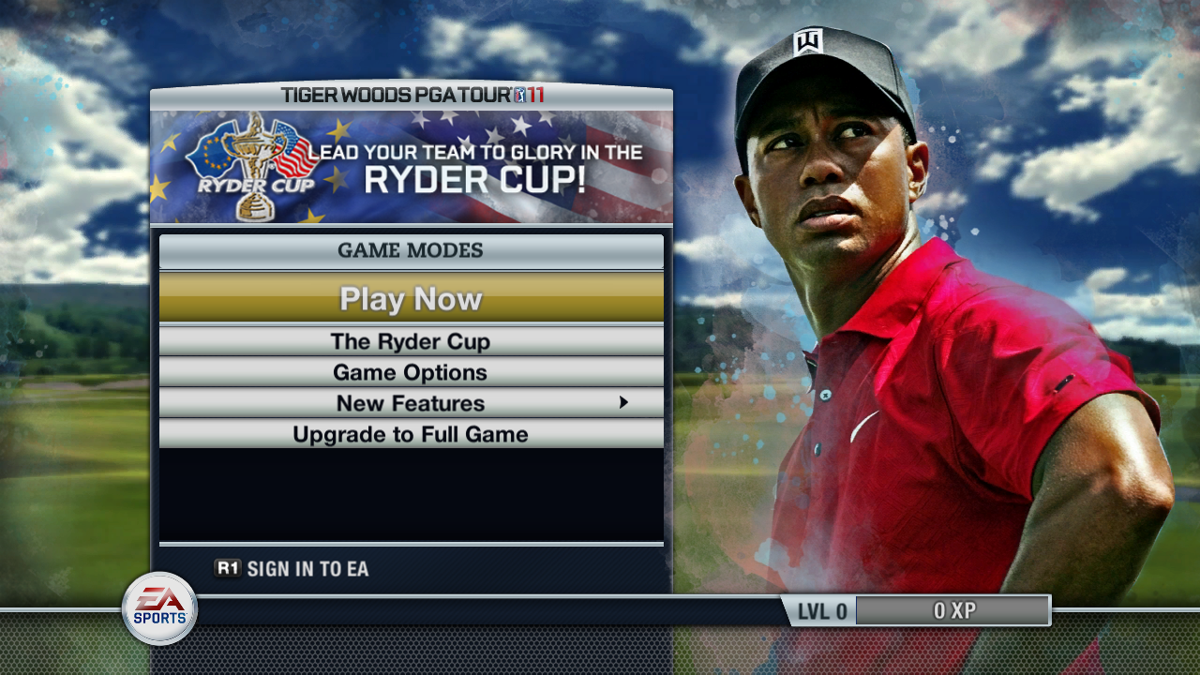Click the EA Sports logo
1200x675 pixels.
[x=160, y=608]
